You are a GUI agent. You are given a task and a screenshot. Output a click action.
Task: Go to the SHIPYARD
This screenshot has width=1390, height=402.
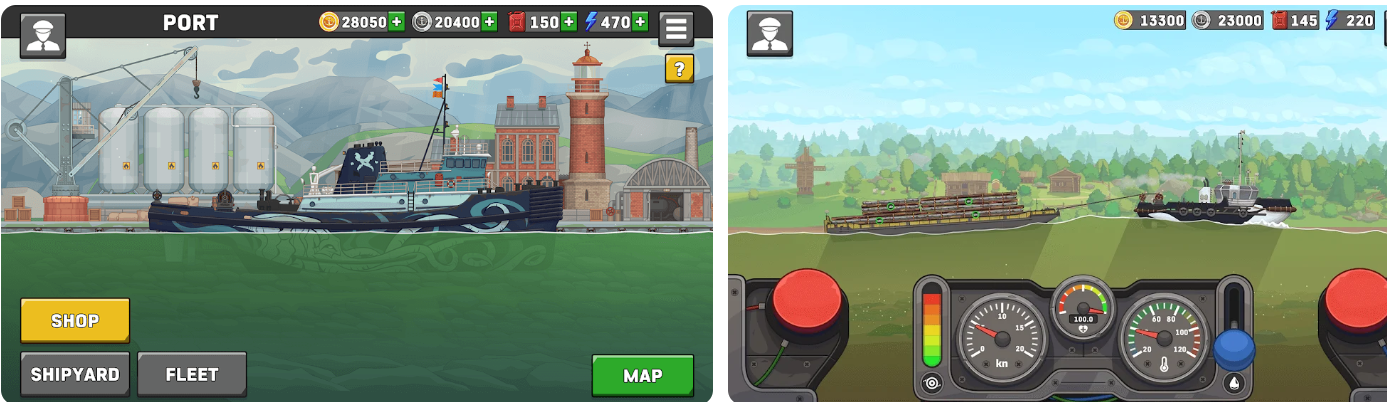pos(75,375)
